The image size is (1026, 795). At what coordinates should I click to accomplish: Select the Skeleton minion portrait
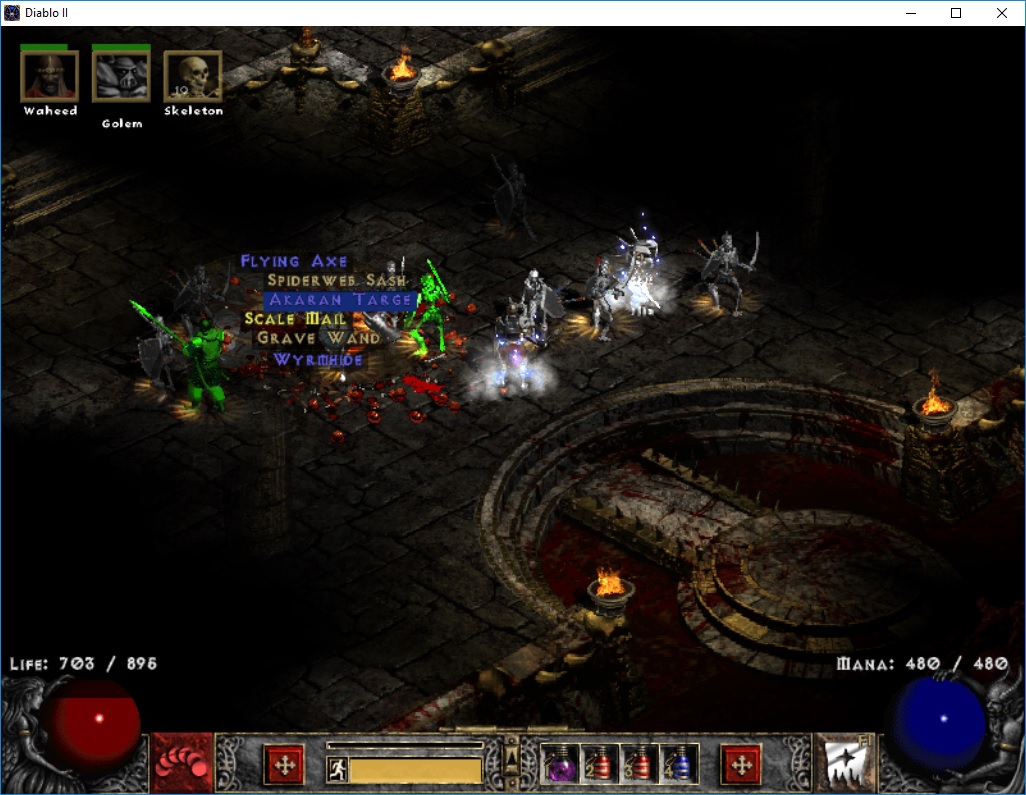(192, 76)
